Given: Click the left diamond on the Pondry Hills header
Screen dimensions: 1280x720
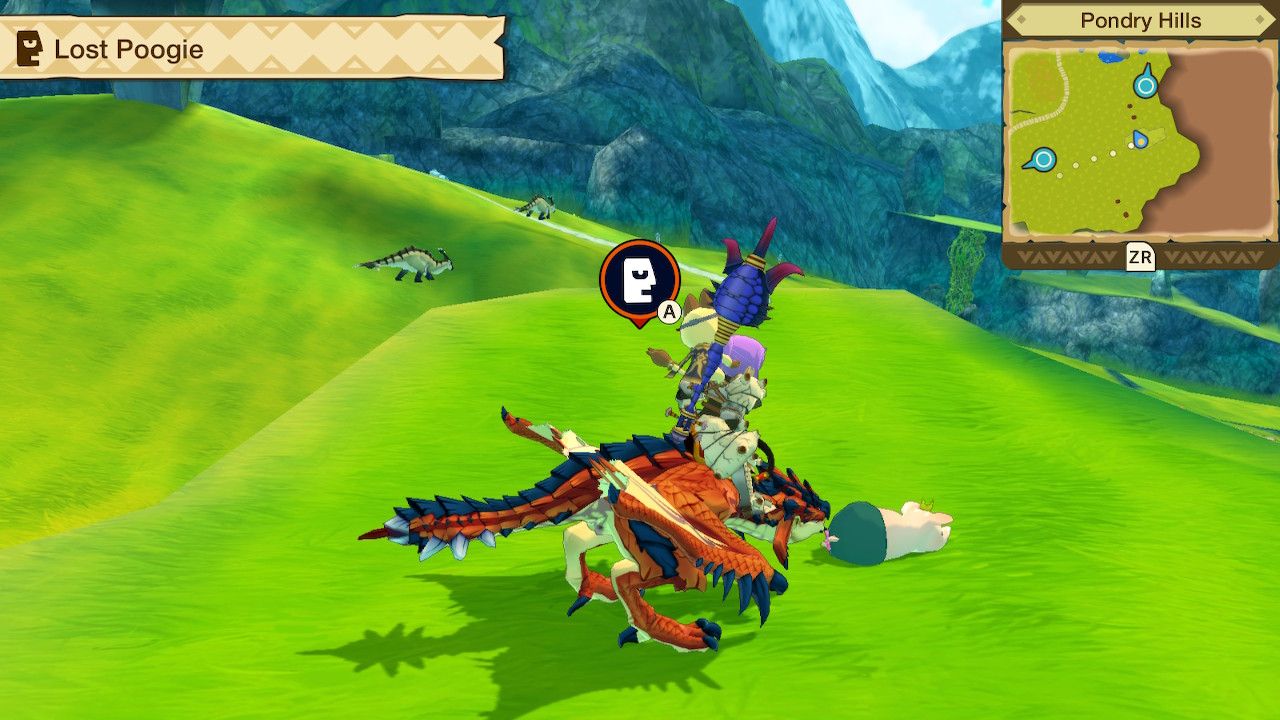Looking at the screenshot, I should [x=1021, y=18].
